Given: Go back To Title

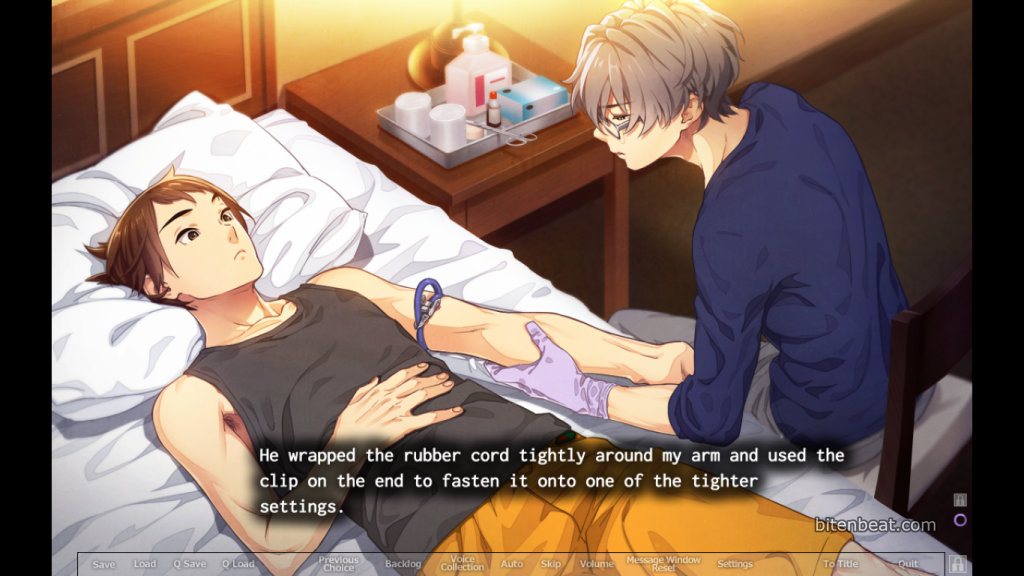Looking at the screenshot, I should (x=841, y=564).
